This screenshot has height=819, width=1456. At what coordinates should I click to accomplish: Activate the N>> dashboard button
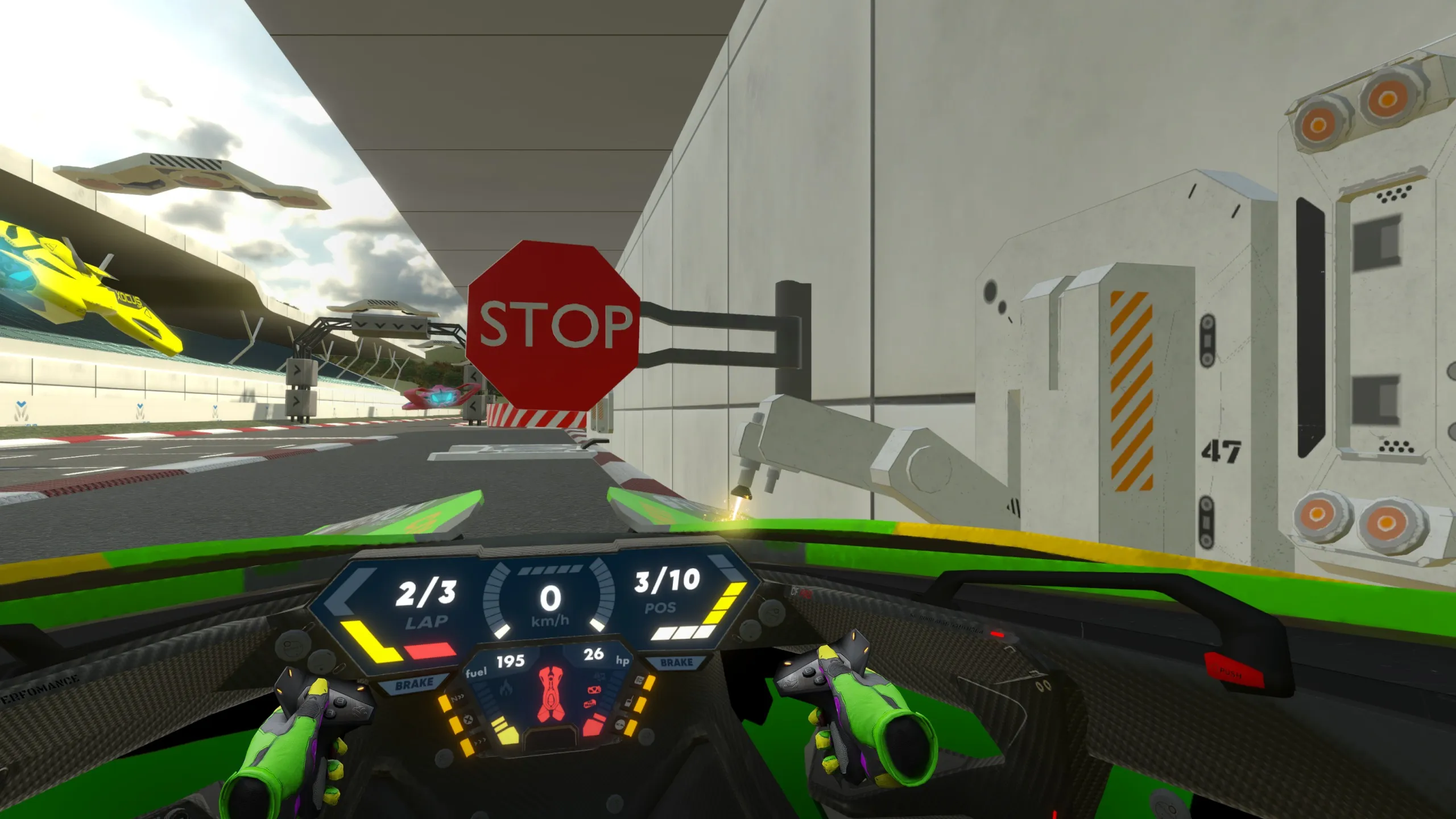pos(458,698)
